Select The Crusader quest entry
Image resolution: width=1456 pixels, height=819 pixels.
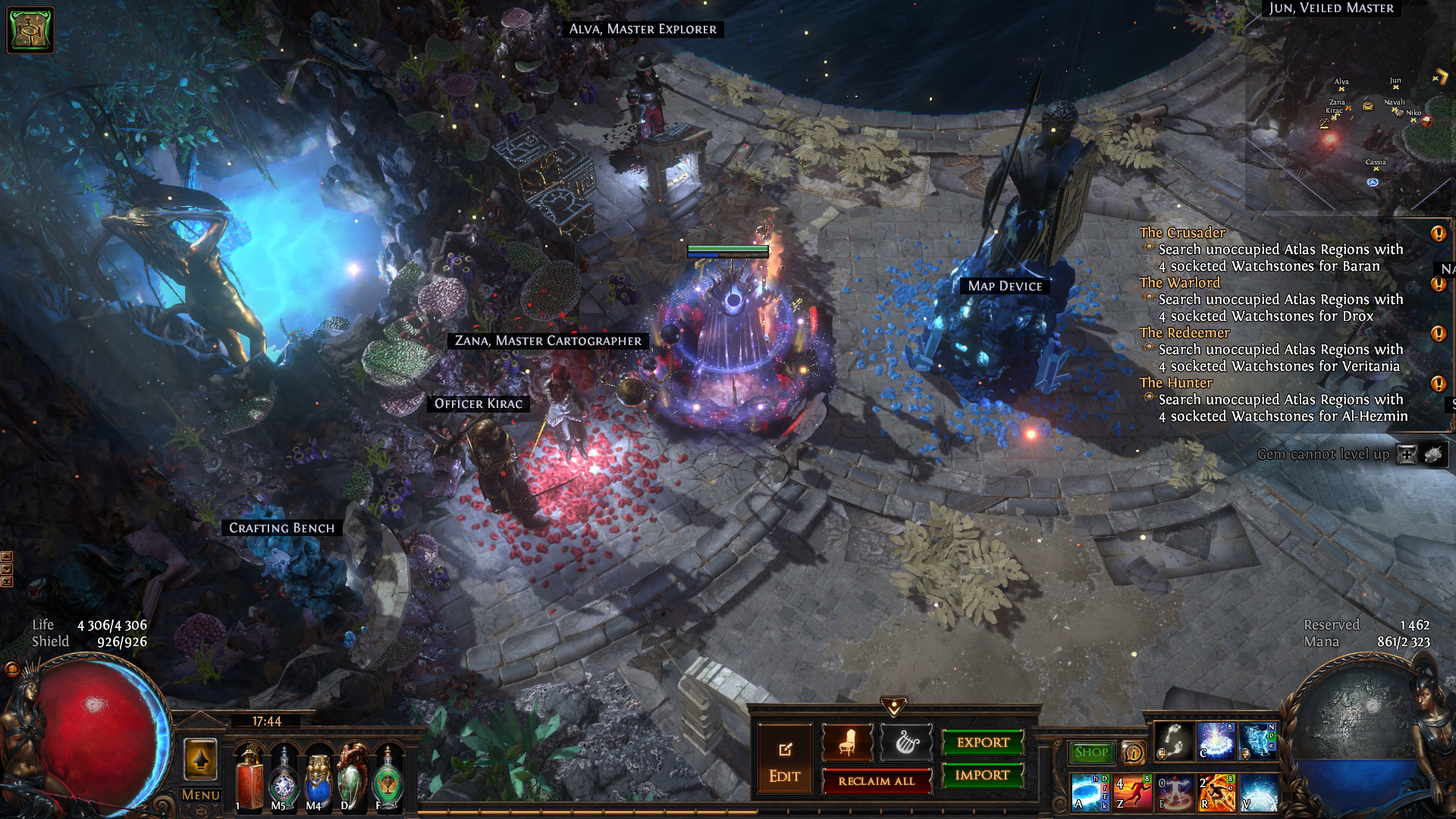coord(1181,233)
